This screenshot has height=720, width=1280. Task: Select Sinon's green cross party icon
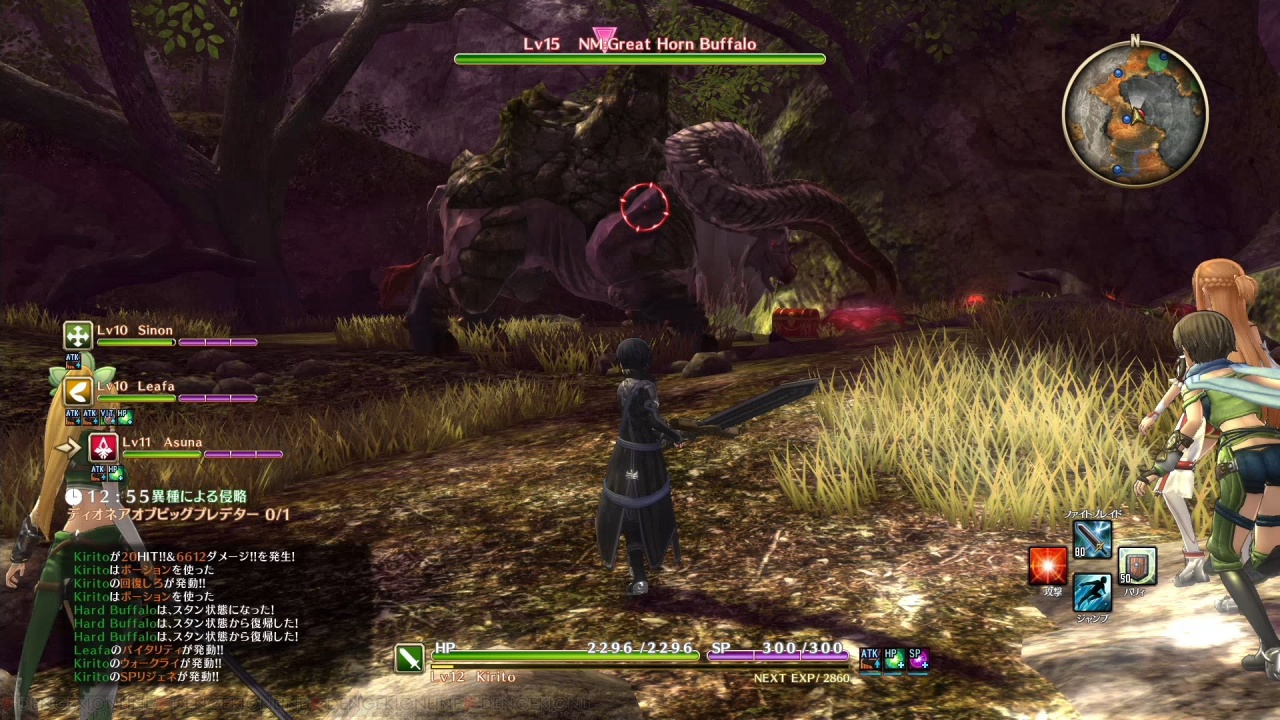[78, 335]
